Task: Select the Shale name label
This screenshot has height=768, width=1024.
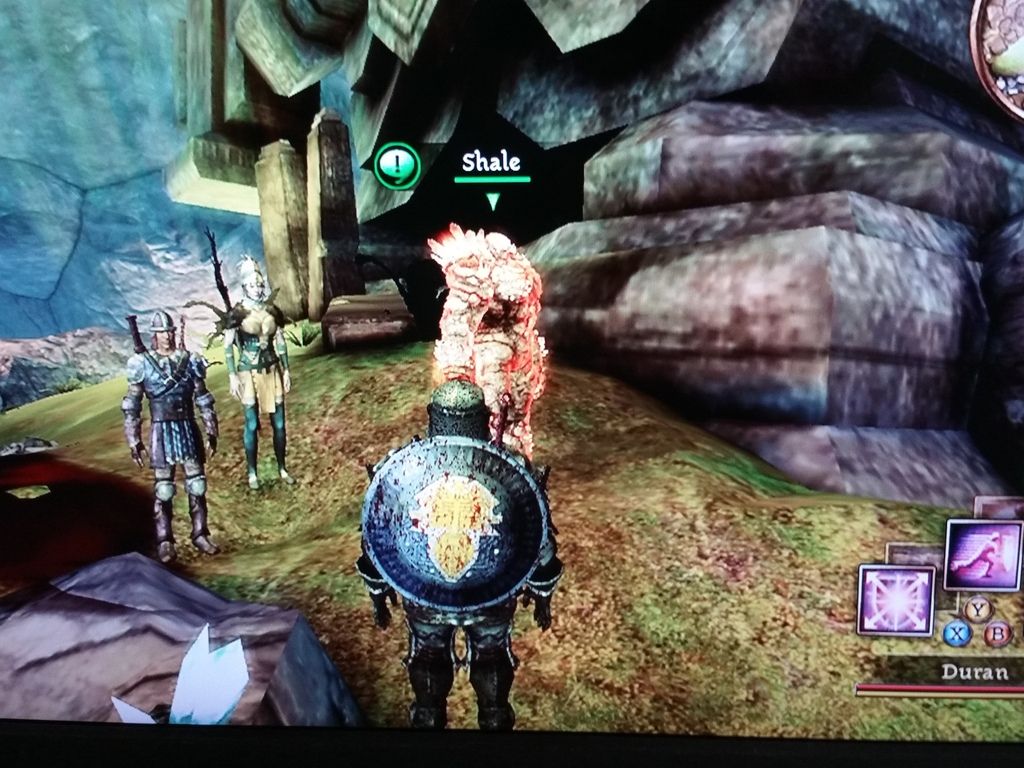Action: click(x=491, y=162)
